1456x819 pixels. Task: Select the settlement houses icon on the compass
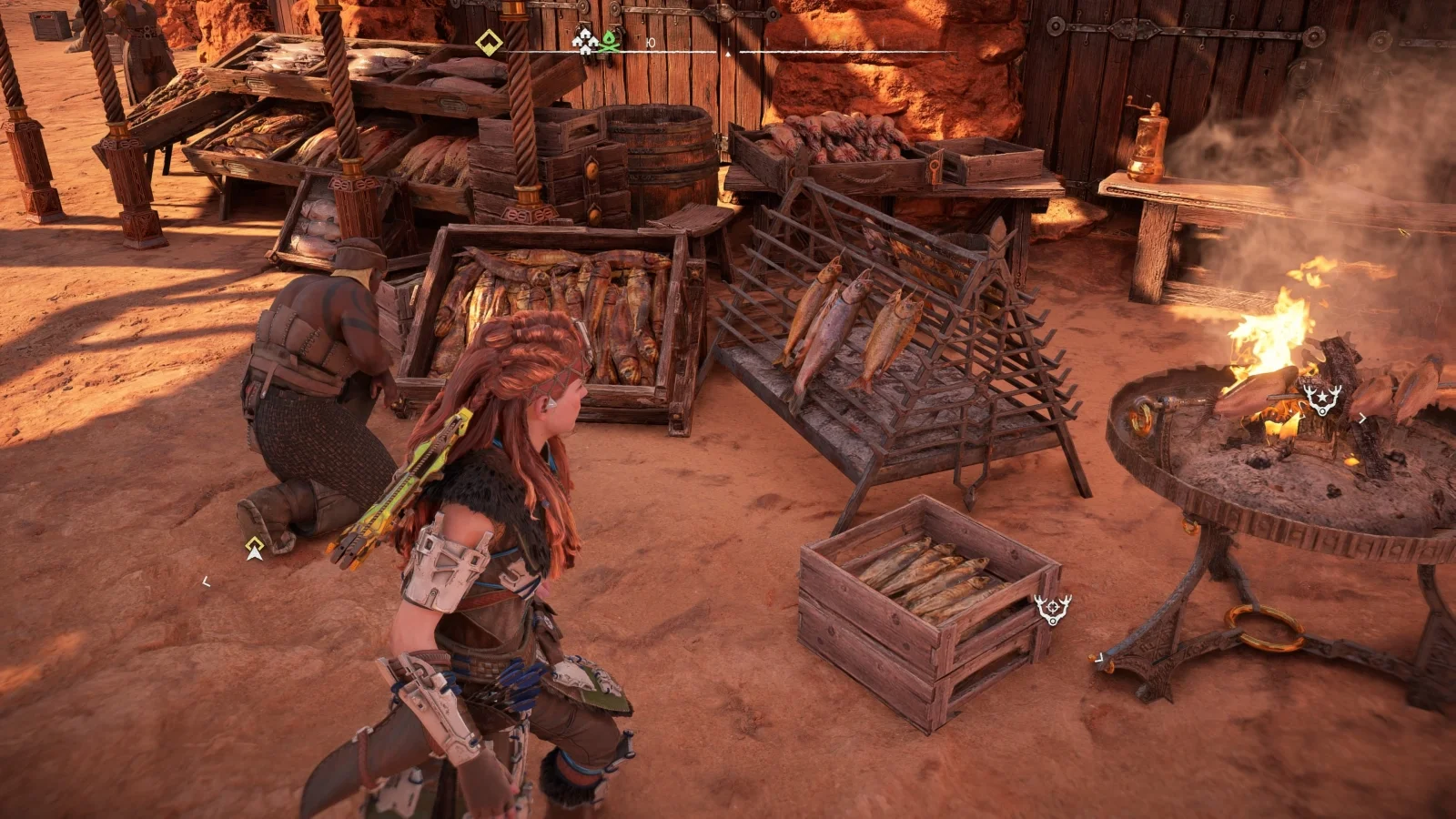coord(584,41)
